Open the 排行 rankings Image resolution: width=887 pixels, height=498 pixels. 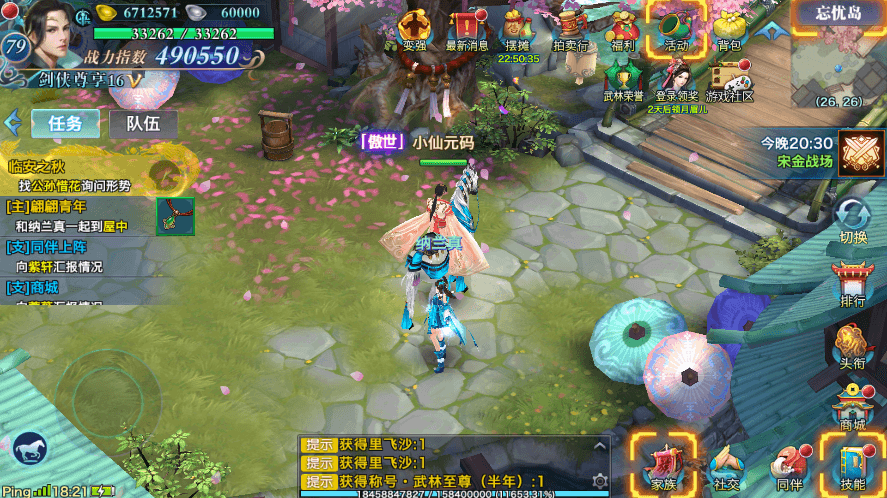pos(853,284)
